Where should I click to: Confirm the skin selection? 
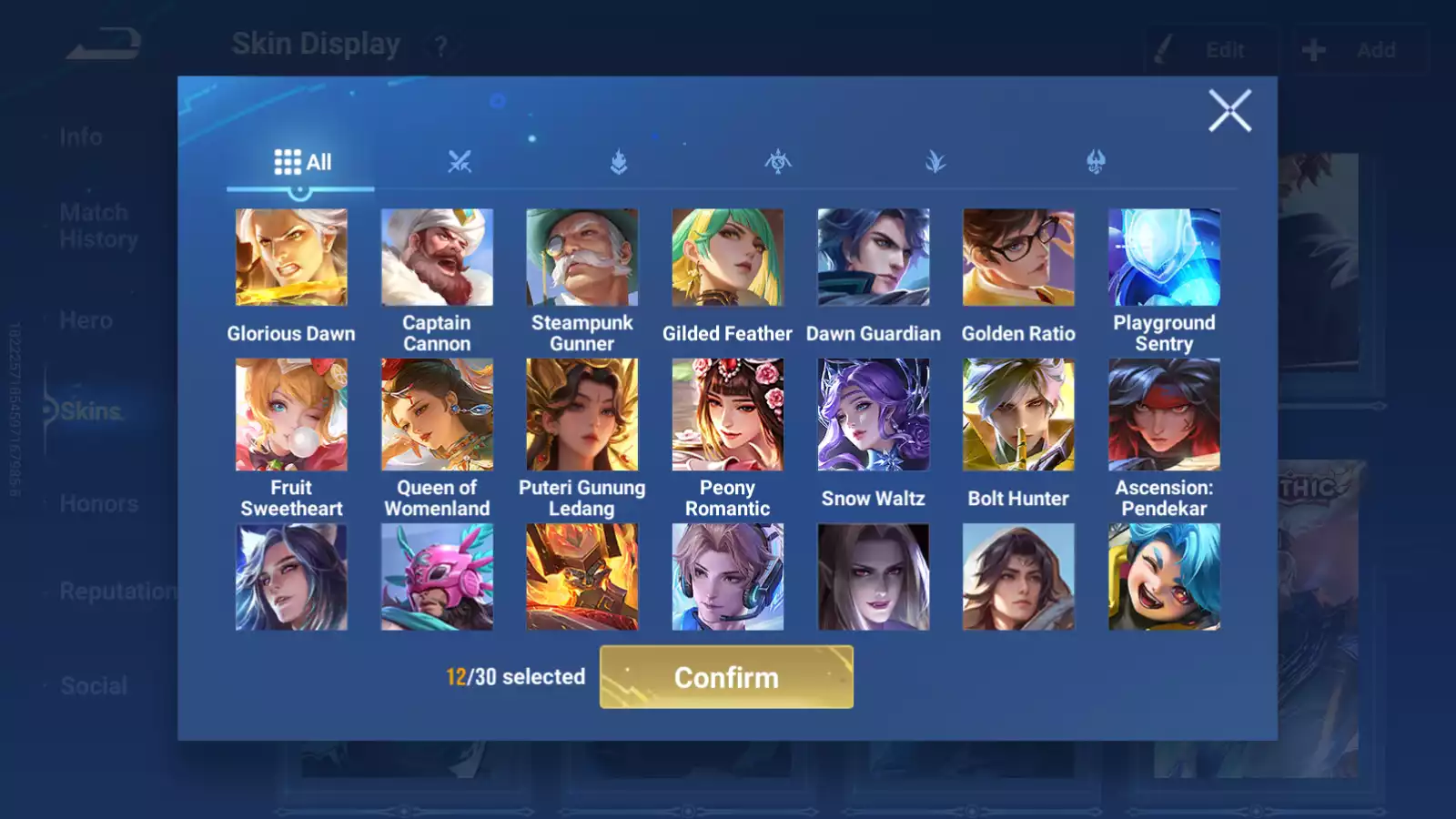[x=726, y=677]
